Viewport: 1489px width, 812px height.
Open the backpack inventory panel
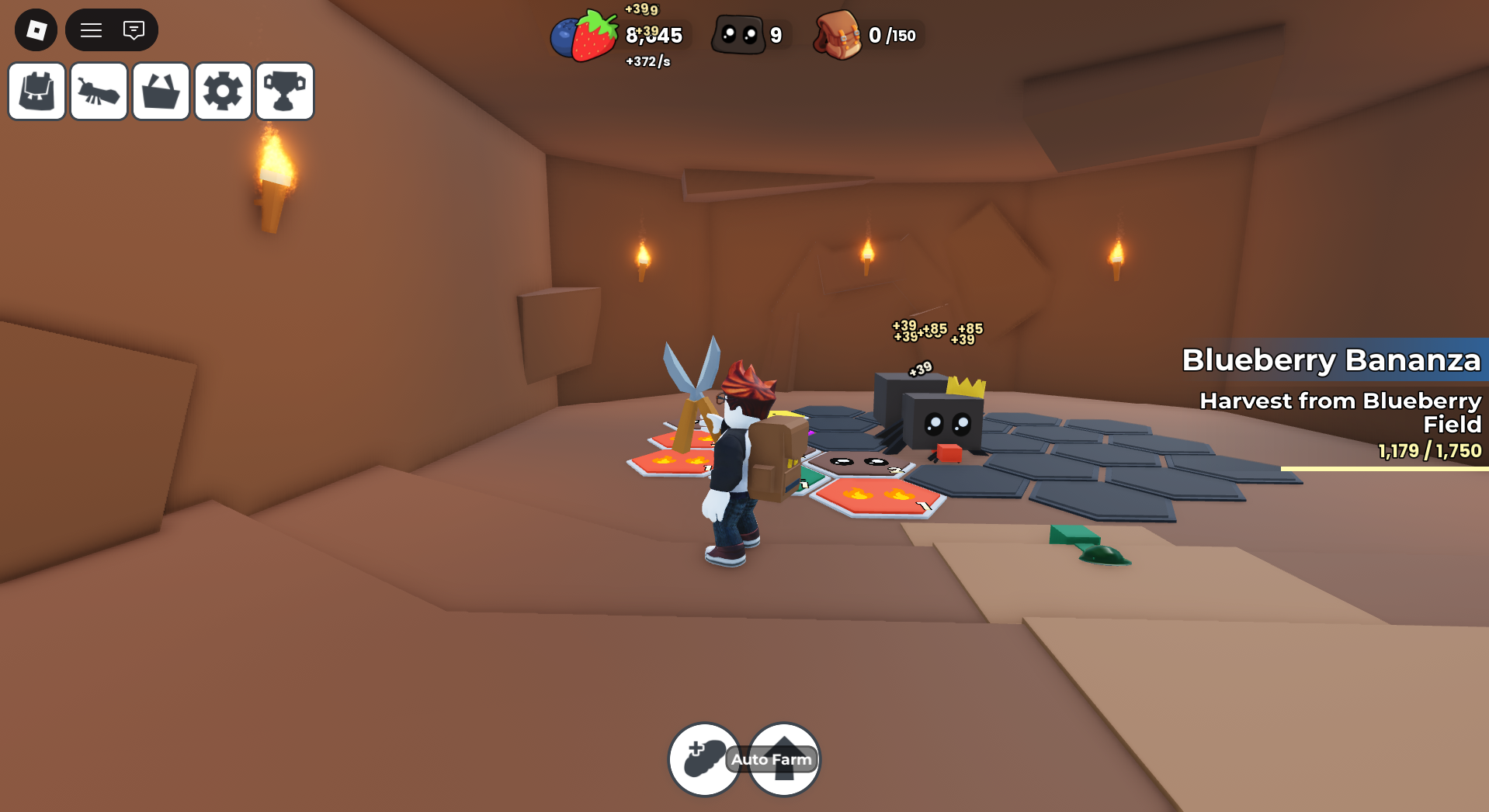click(x=36, y=91)
